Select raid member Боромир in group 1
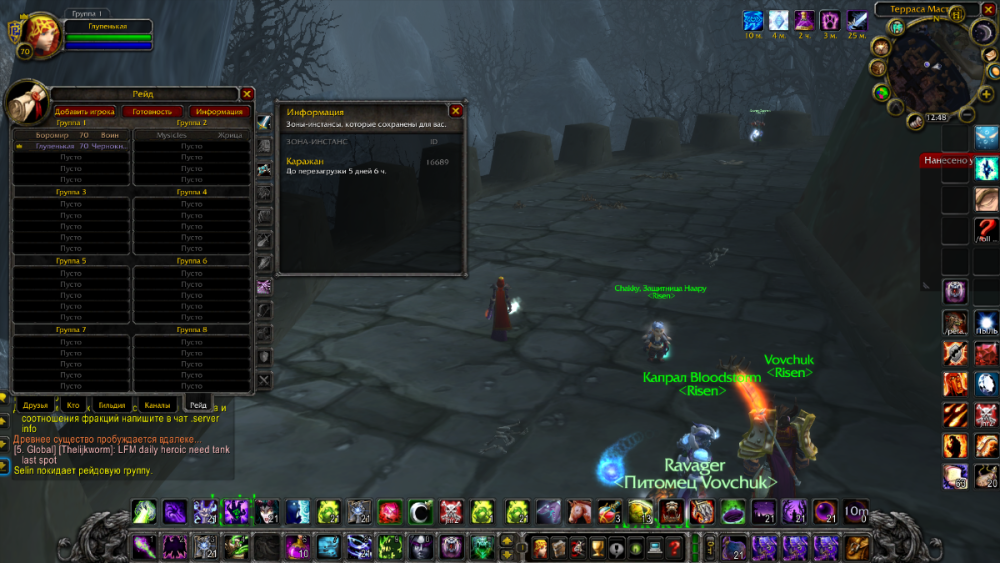1000x563 pixels. pos(70,134)
